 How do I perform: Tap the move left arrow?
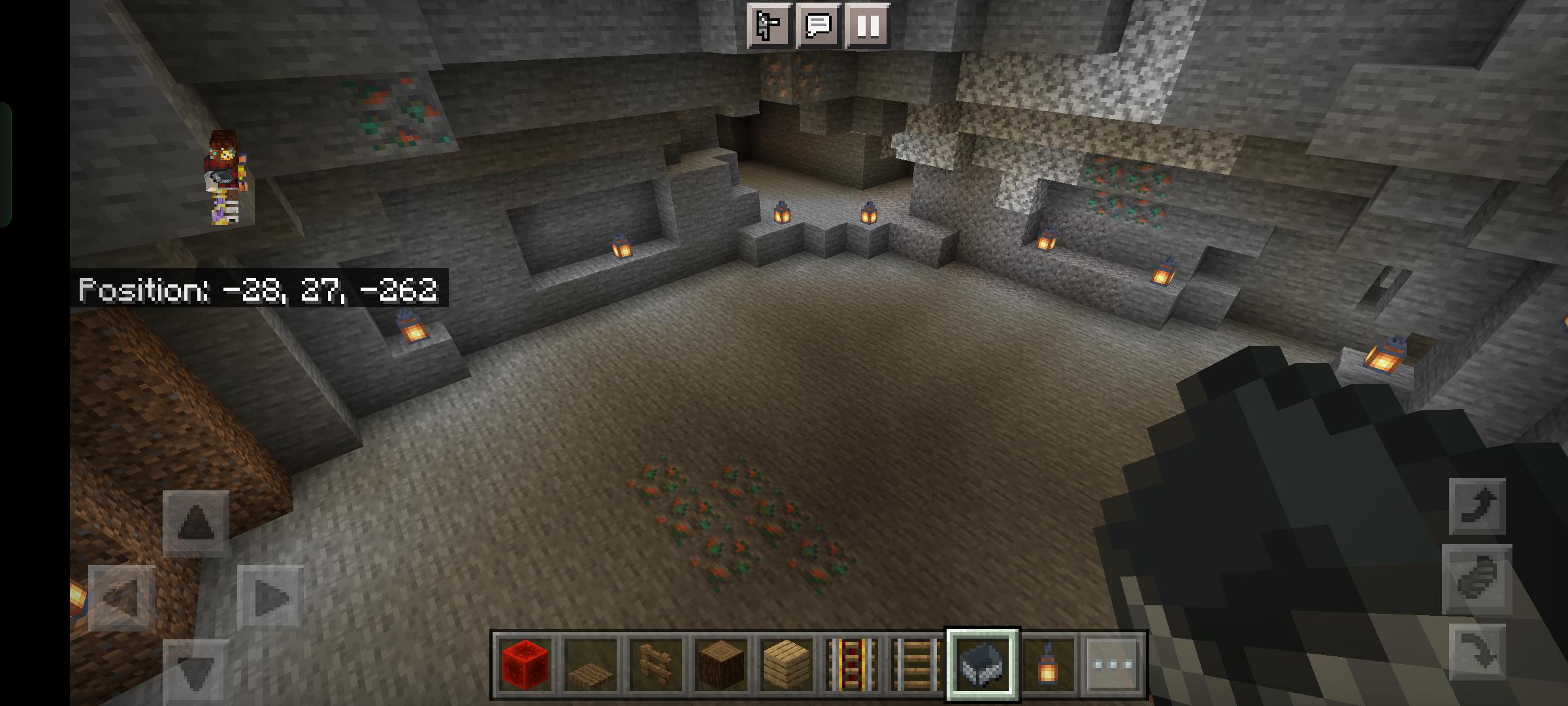point(122,597)
